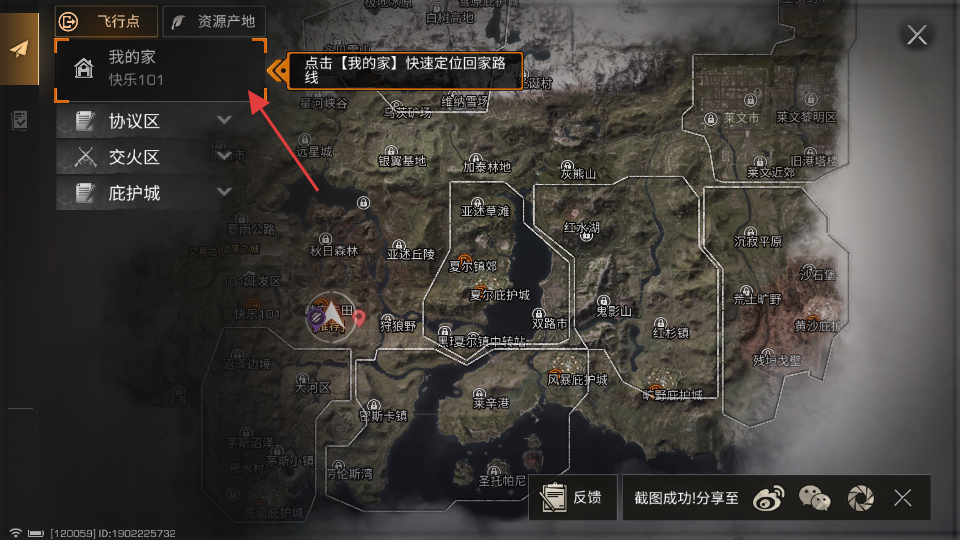
Task: Click the paper plane sidebar icon
Action: coord(19,50)
